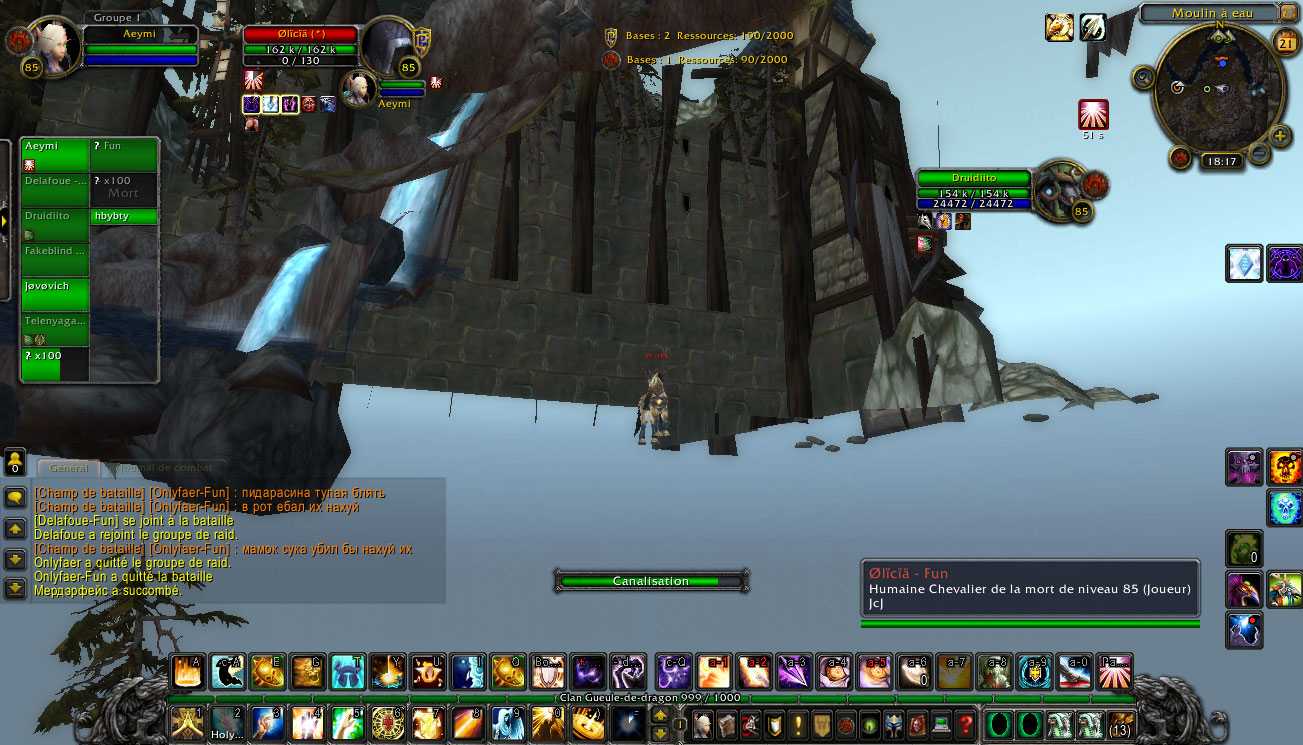Open the calendar showing day 21
Viewport: 1303px width, 745px height.
coord(1286,41)
